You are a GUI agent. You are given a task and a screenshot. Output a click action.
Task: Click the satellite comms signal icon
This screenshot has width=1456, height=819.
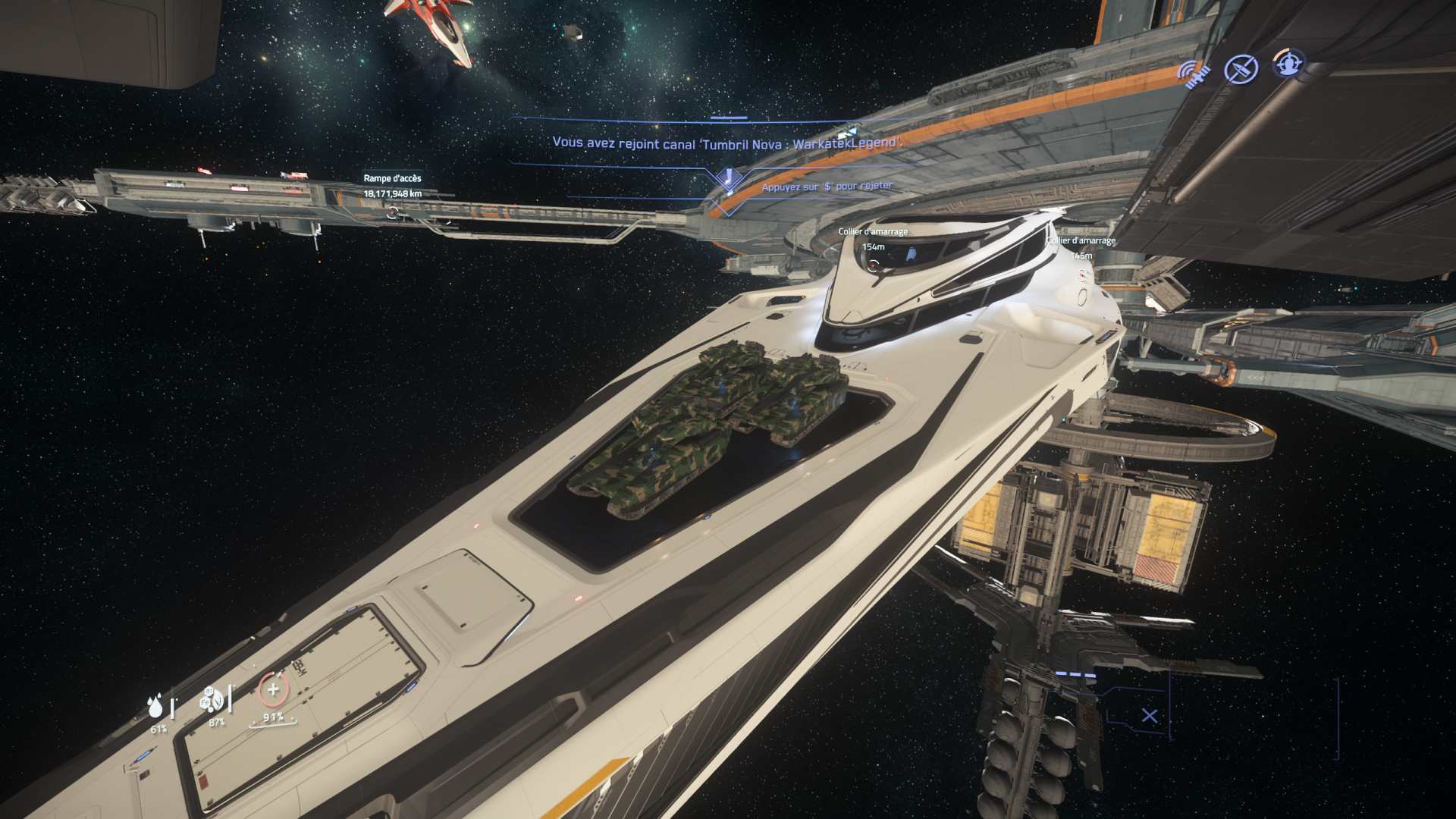click(1193, 74)
